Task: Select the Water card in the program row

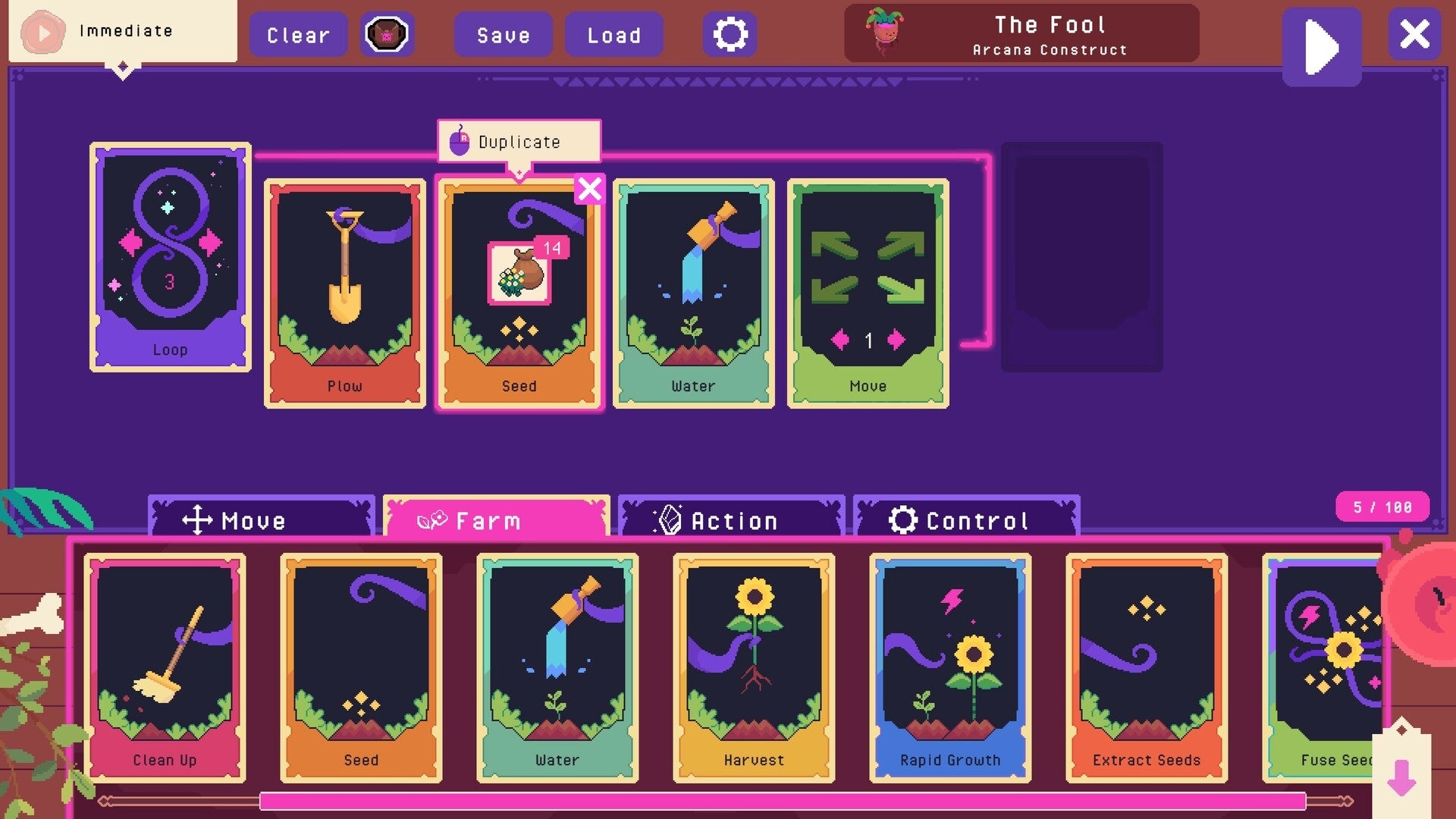Action: [x=694, y=296]
